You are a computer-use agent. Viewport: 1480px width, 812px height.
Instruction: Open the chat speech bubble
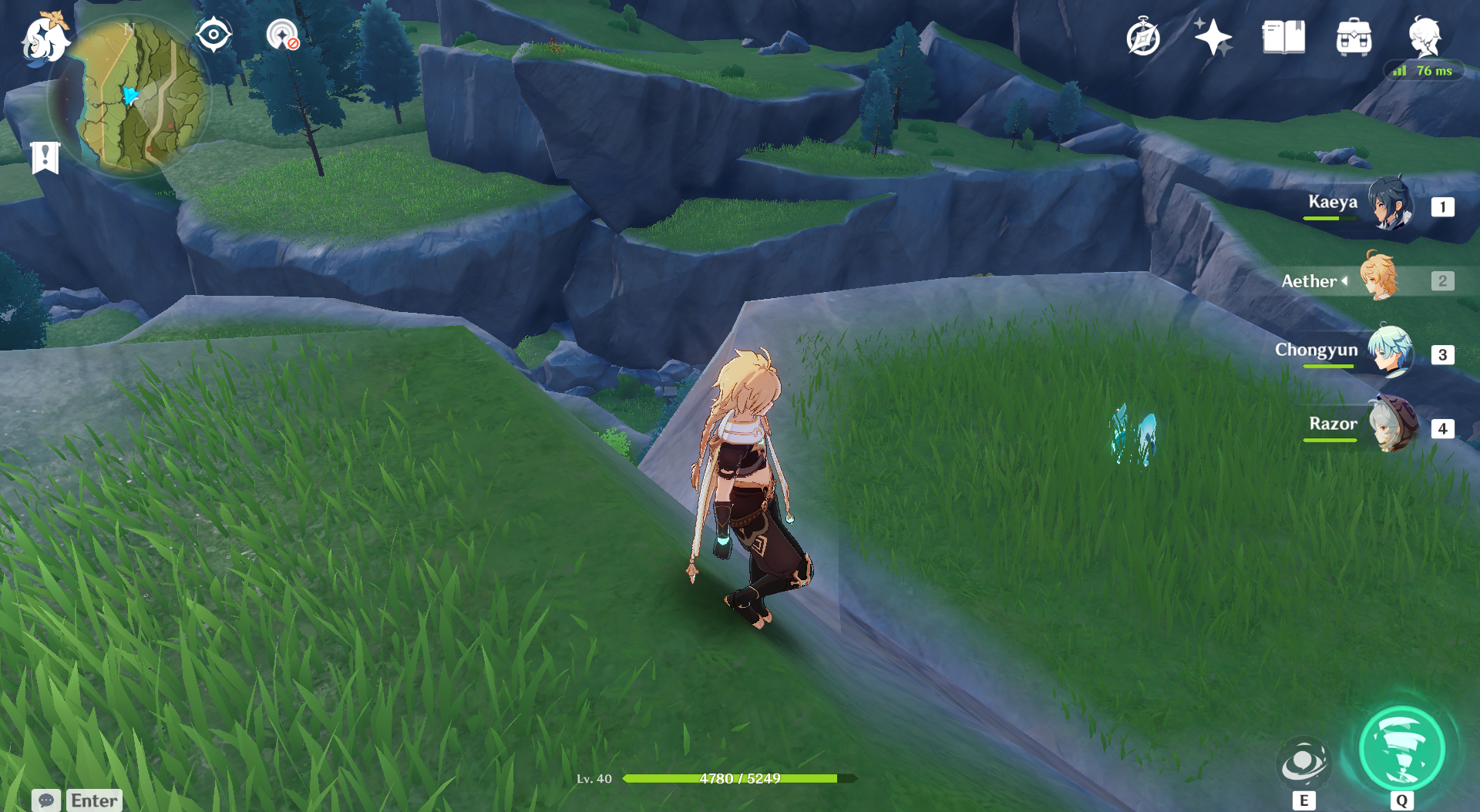click(x=46, y=800)
